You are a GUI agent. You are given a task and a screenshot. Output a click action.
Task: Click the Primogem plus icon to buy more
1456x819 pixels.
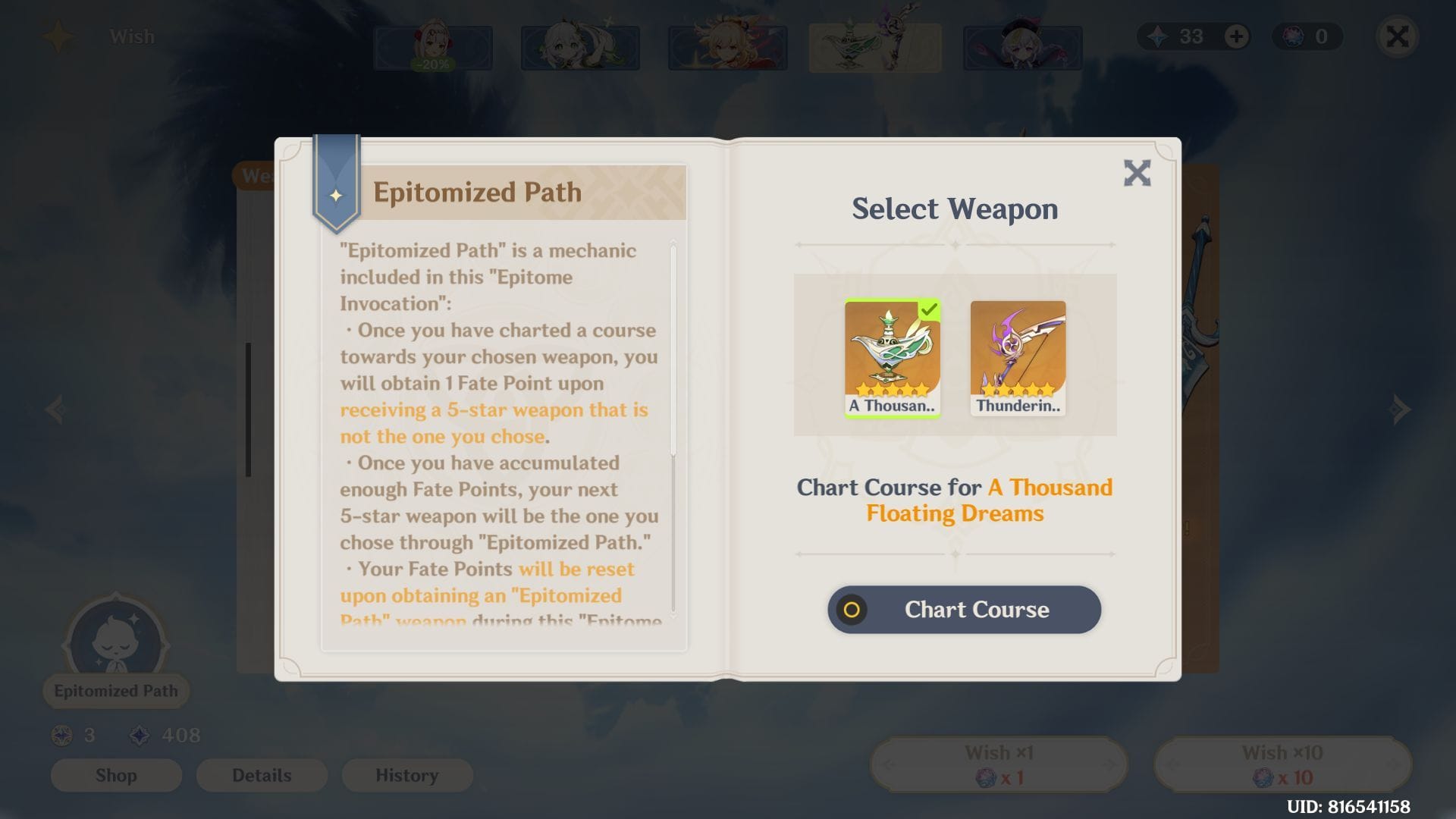pos(1238,36)
